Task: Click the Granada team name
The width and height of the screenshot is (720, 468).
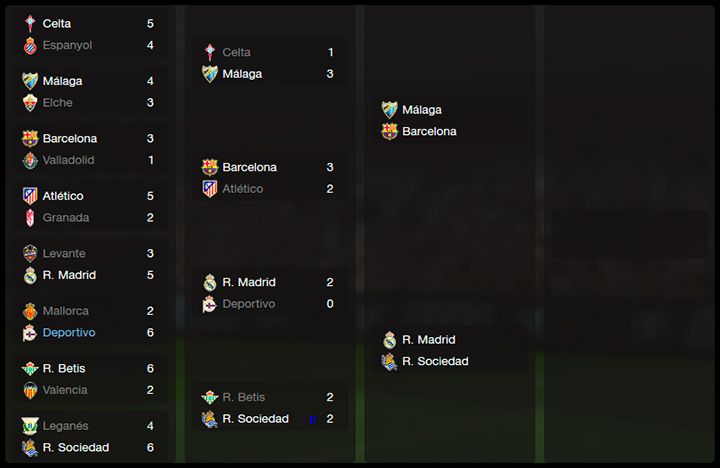Action: pos(65,218)
